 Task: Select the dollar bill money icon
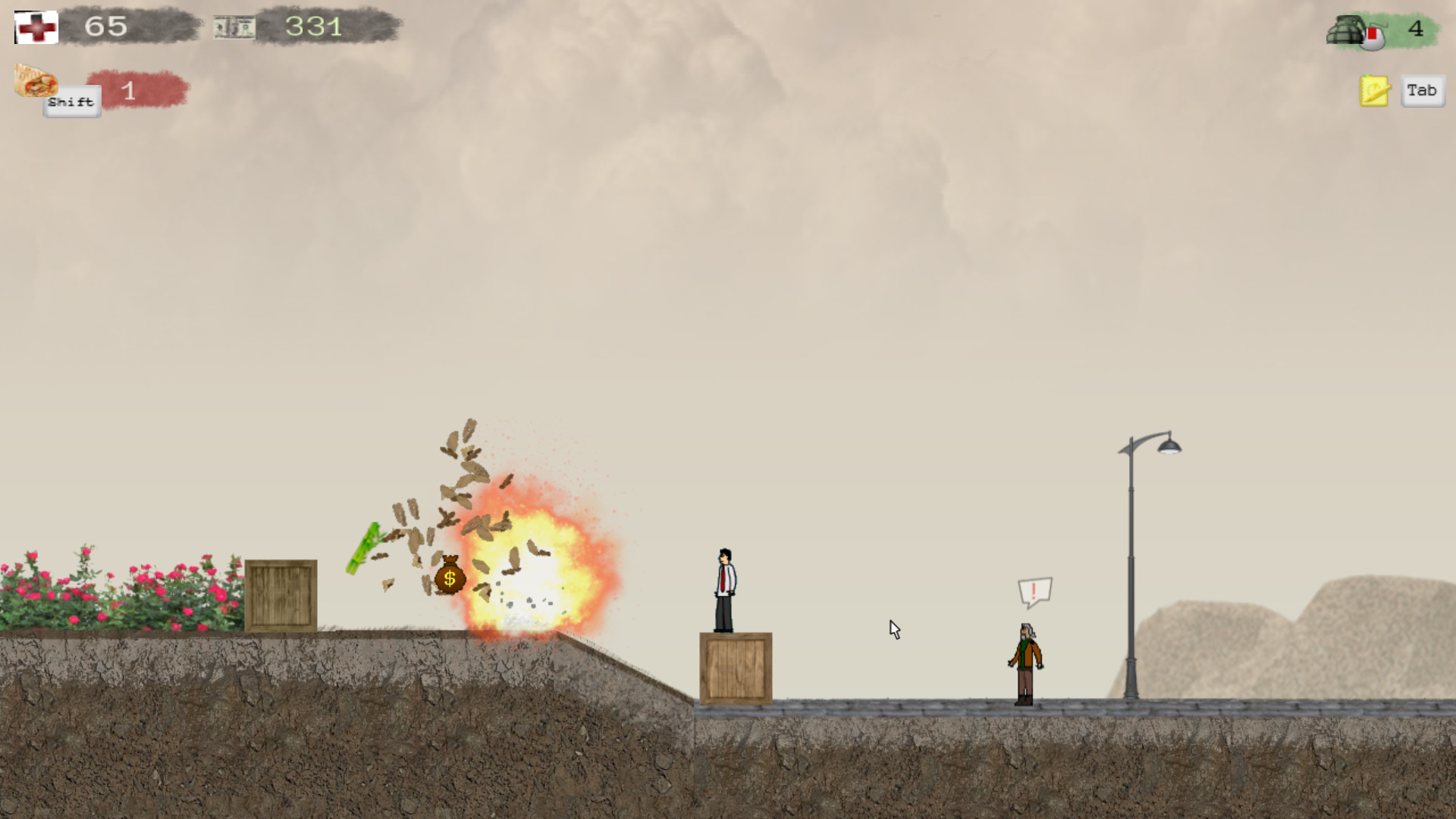[235, 25]
